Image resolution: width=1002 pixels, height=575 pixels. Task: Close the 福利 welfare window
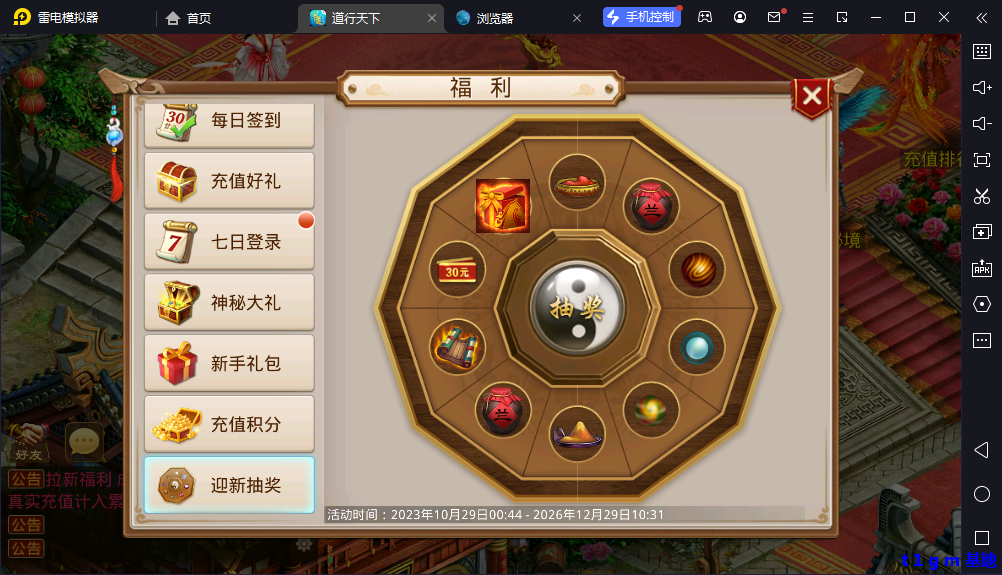(x=812, y=96)
